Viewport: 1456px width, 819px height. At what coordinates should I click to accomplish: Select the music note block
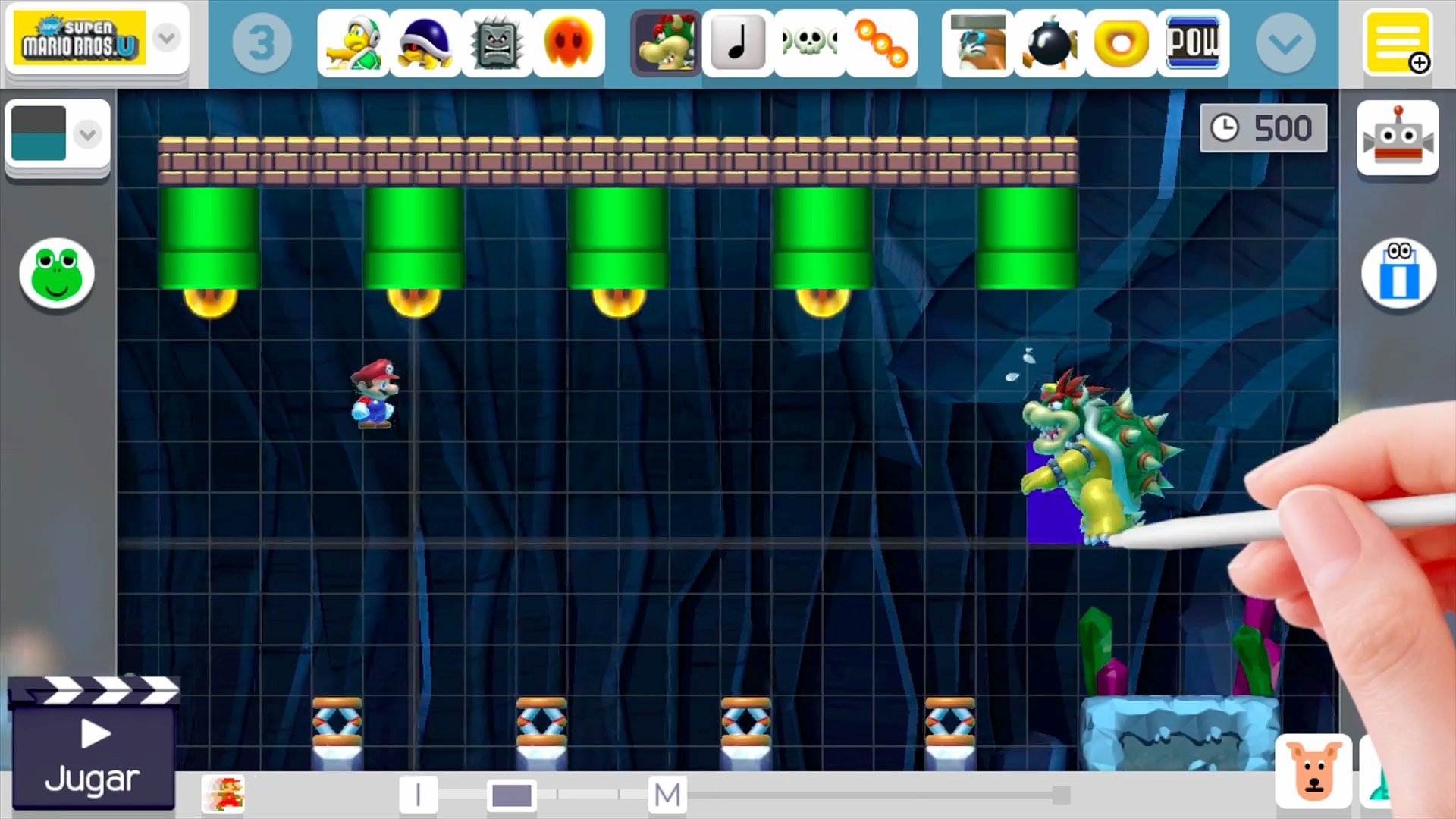click(736, 42)
